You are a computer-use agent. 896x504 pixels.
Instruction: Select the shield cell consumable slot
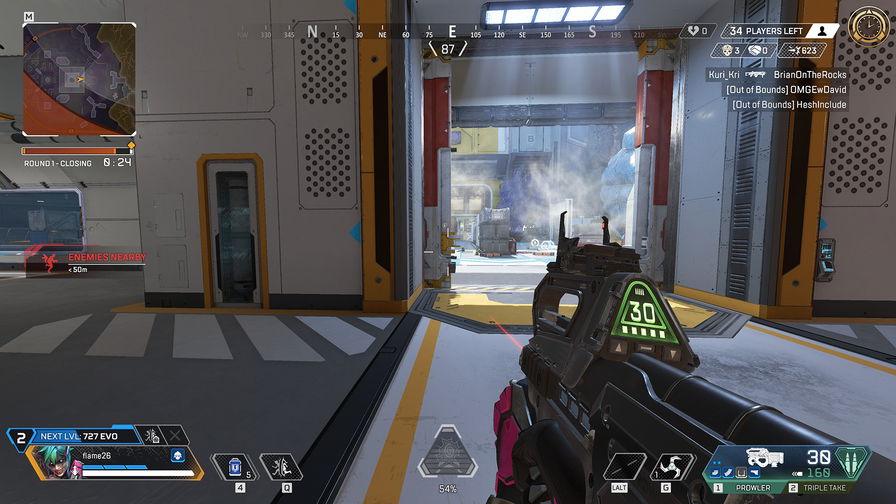point(236,466)
